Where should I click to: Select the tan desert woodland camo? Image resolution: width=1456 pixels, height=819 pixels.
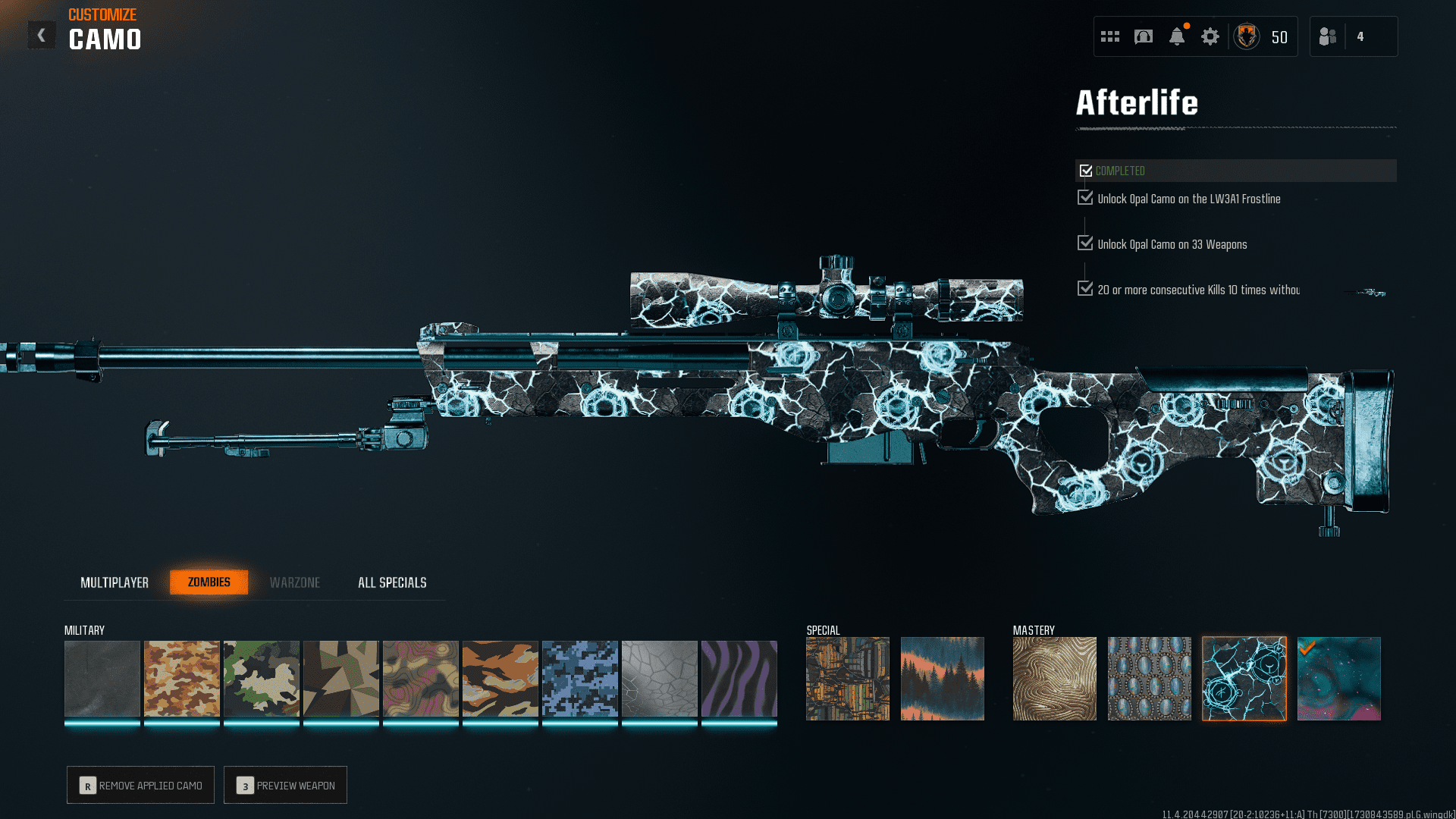(182, 679)
